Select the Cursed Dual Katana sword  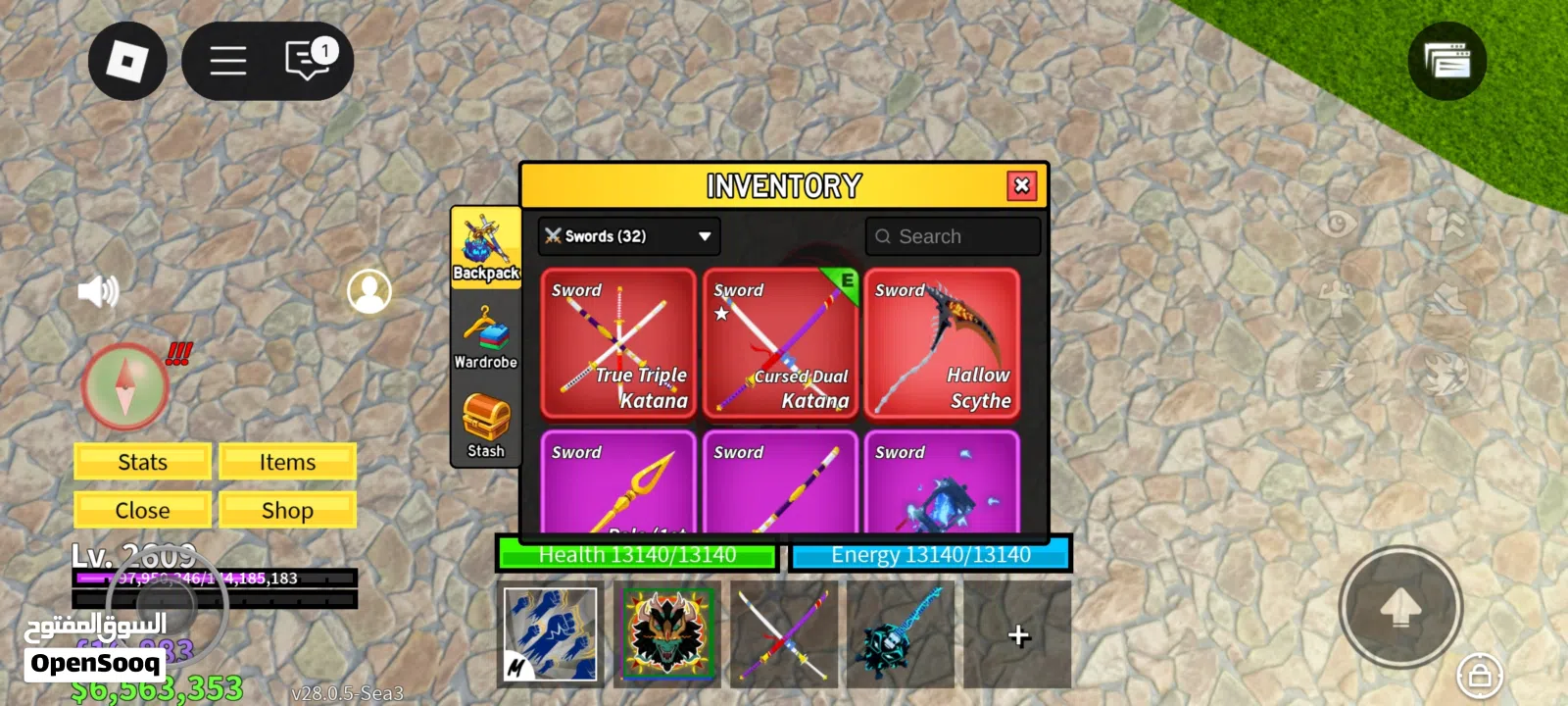click(780, 344)
